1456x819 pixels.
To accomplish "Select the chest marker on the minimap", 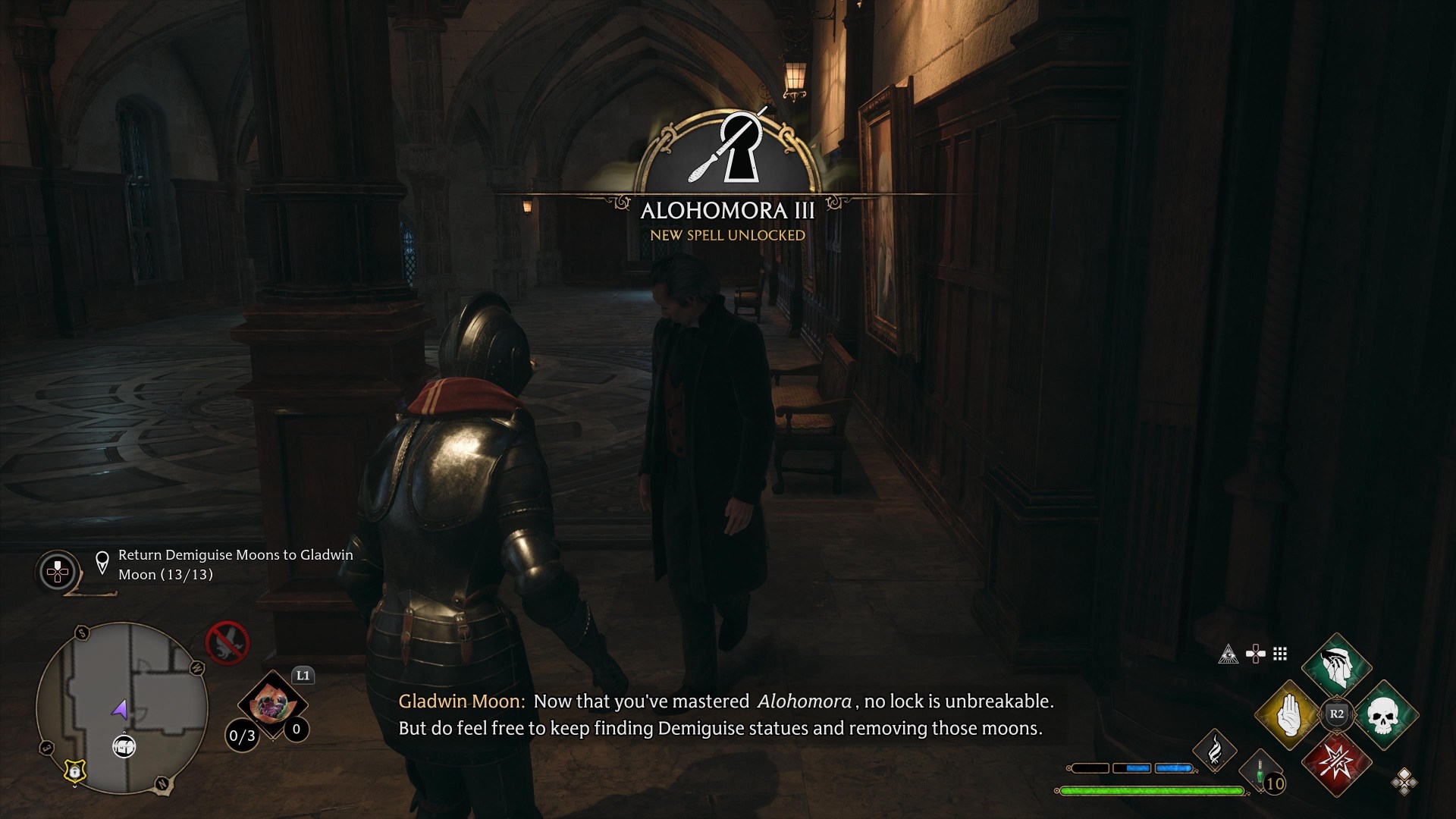I will (124, 747).
